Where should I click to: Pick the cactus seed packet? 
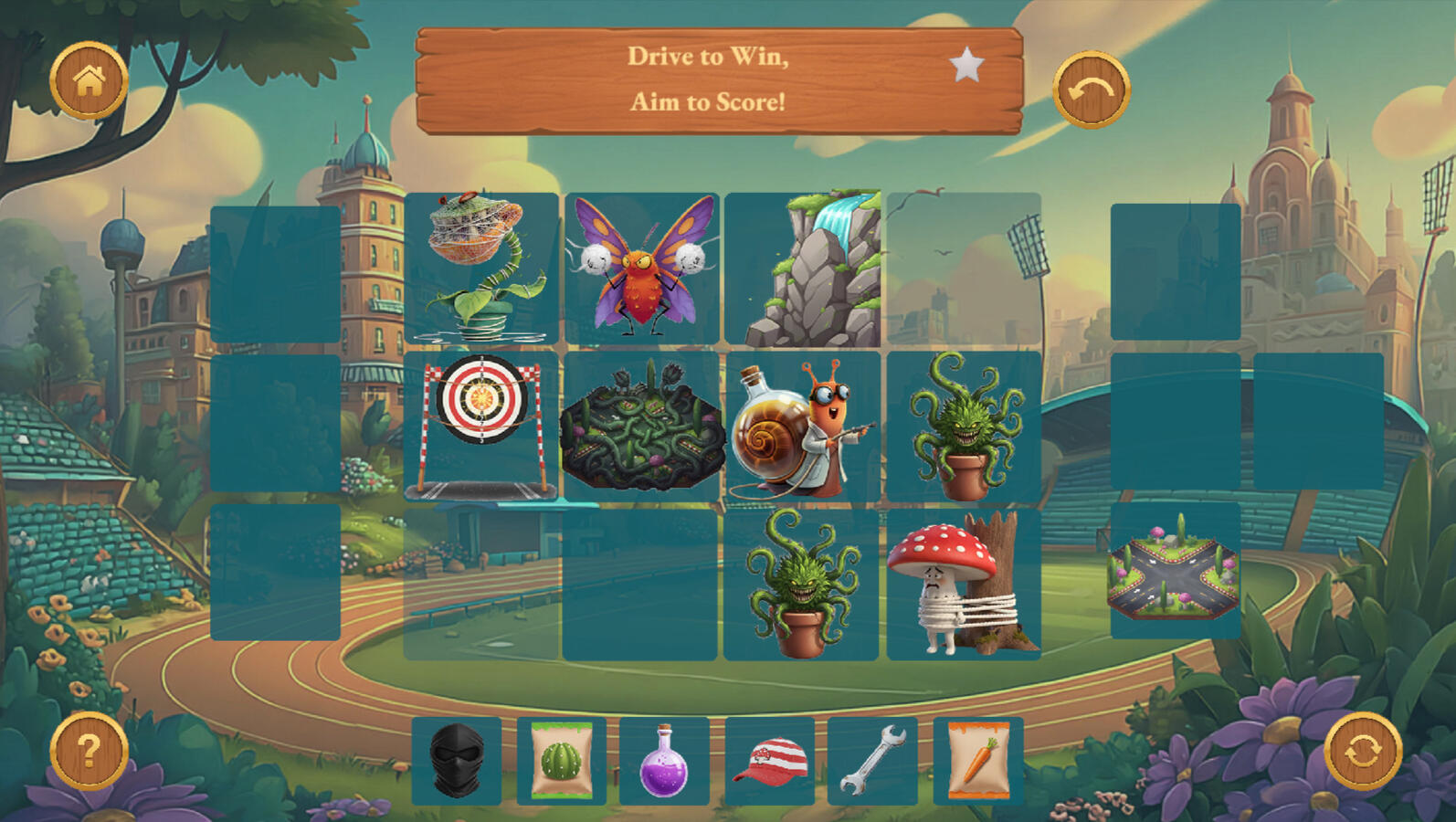pyautogui.click(x=562, y=761)
